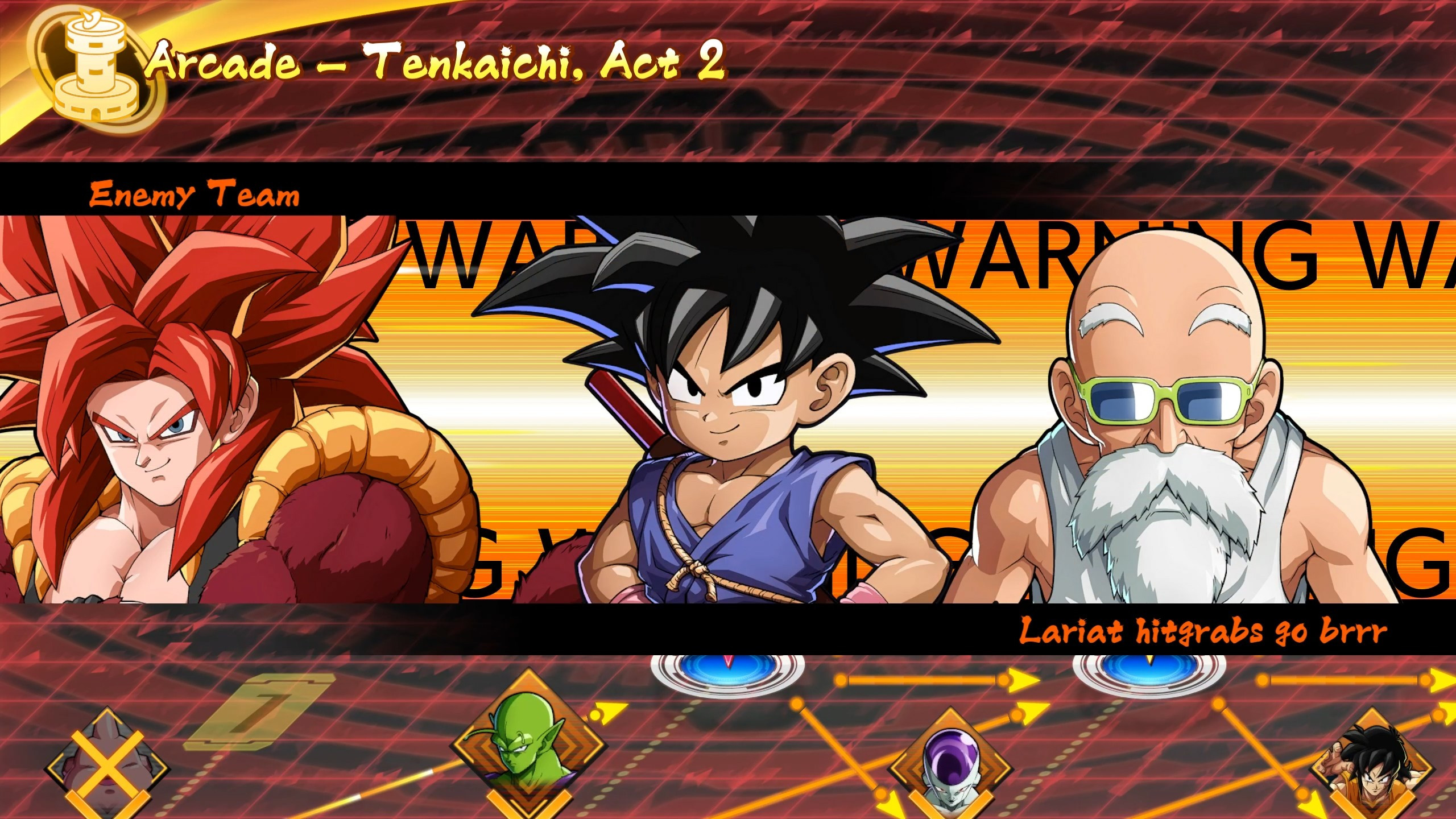Select GT Goku's enemy portrait
This screenshot has height=819, width=1456.
pyautogui.click(x=728, y=398)
